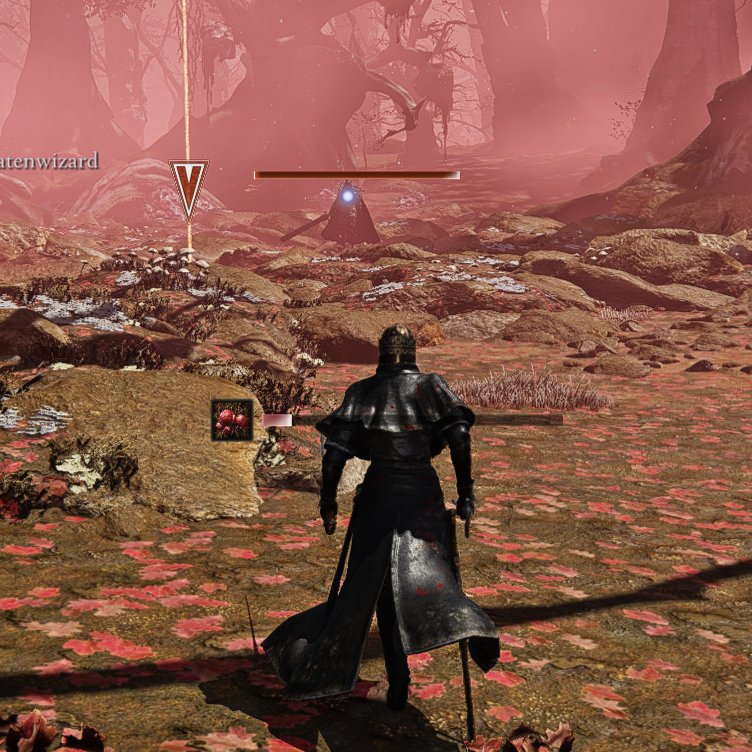Click the red berries status icon
The width and height of the screenshot is (752, 752).
231,420
